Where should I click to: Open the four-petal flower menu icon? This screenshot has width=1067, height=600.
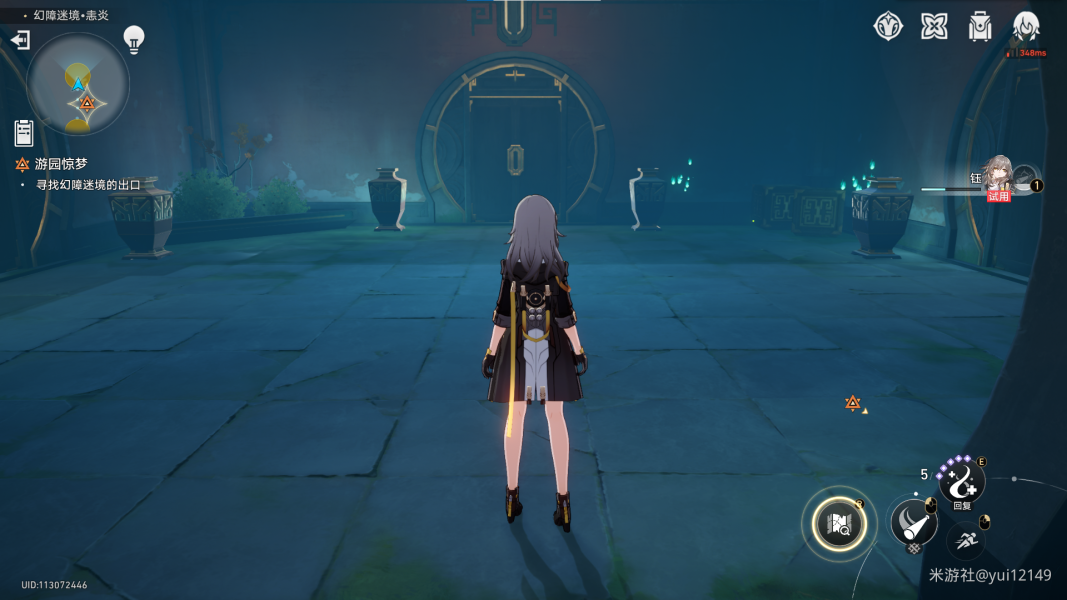[x=934, y=26]
